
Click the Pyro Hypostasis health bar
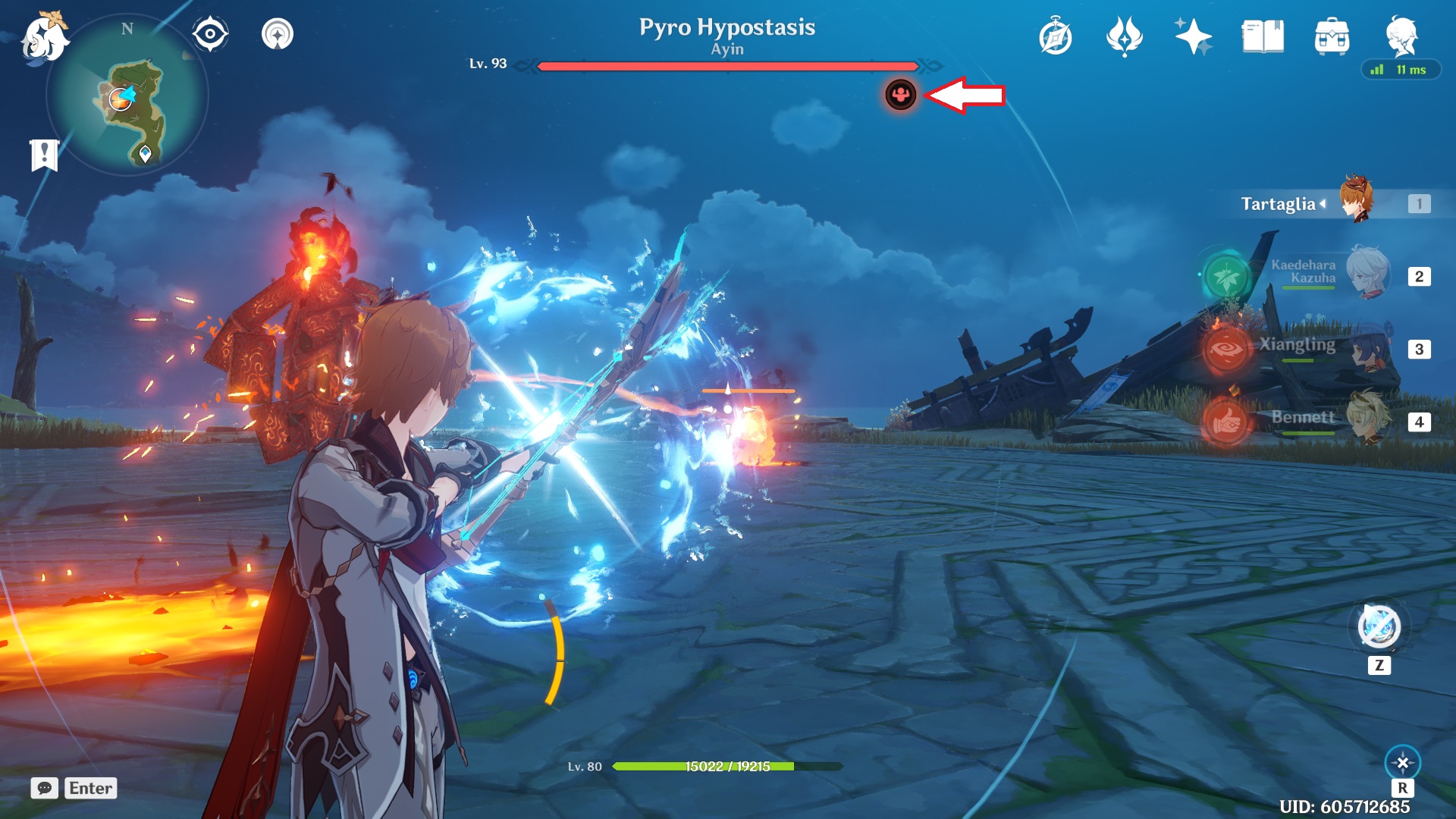tap(726, 67)
